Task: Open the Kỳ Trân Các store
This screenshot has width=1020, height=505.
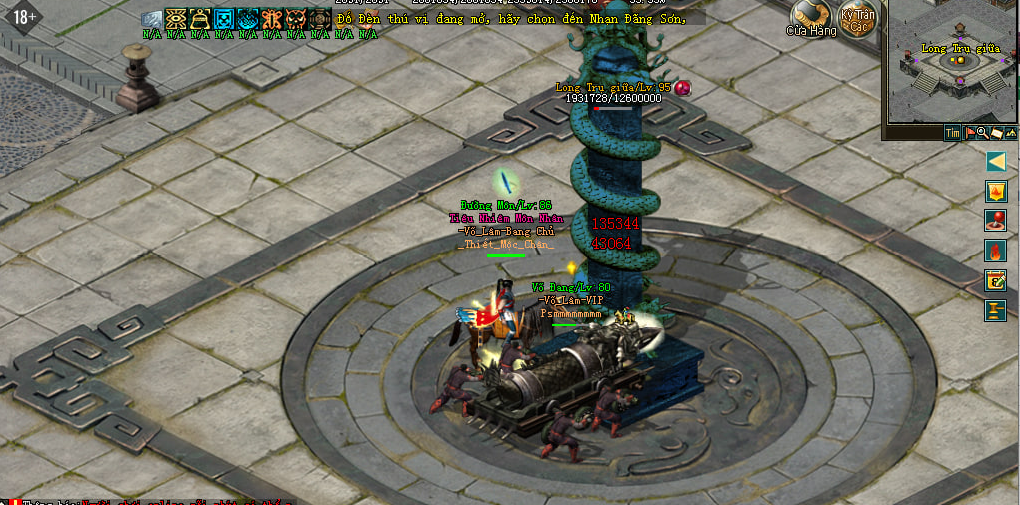Action: (857, 19)
